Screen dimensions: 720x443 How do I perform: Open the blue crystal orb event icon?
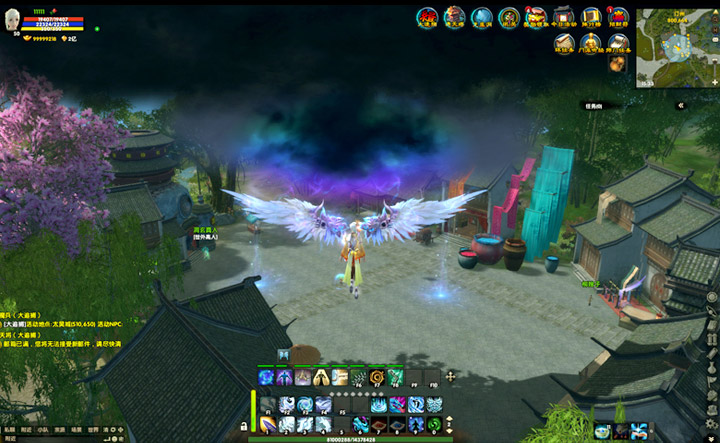point(482,17)
